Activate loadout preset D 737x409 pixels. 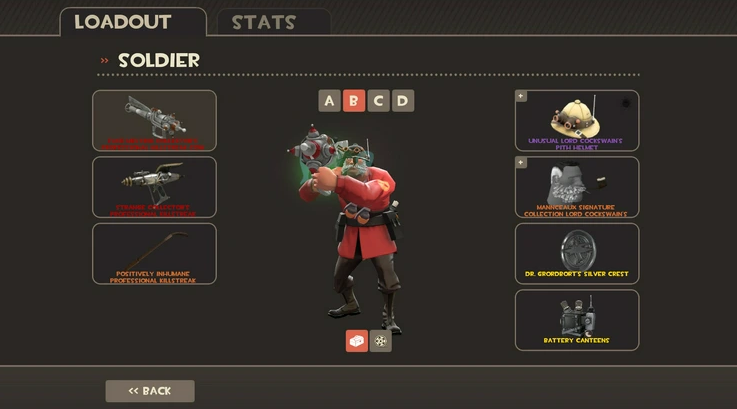(402, 101)
